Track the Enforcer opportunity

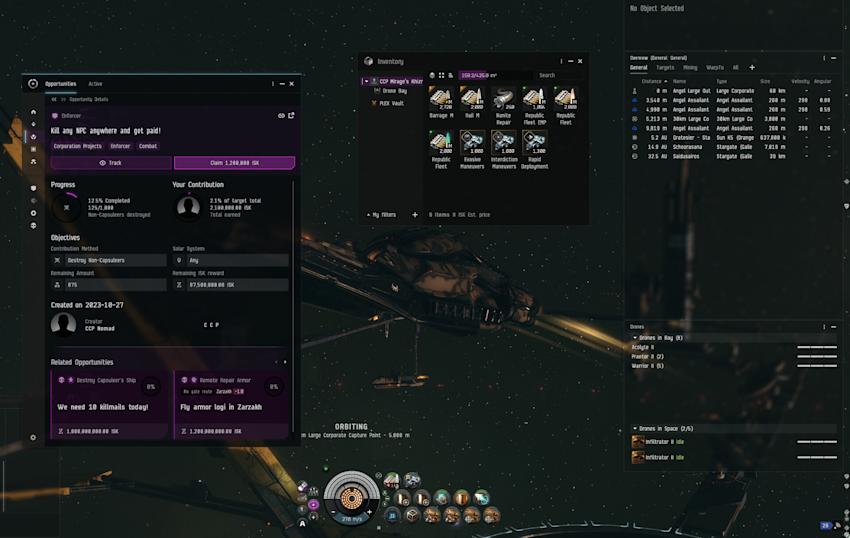(111, 163)
